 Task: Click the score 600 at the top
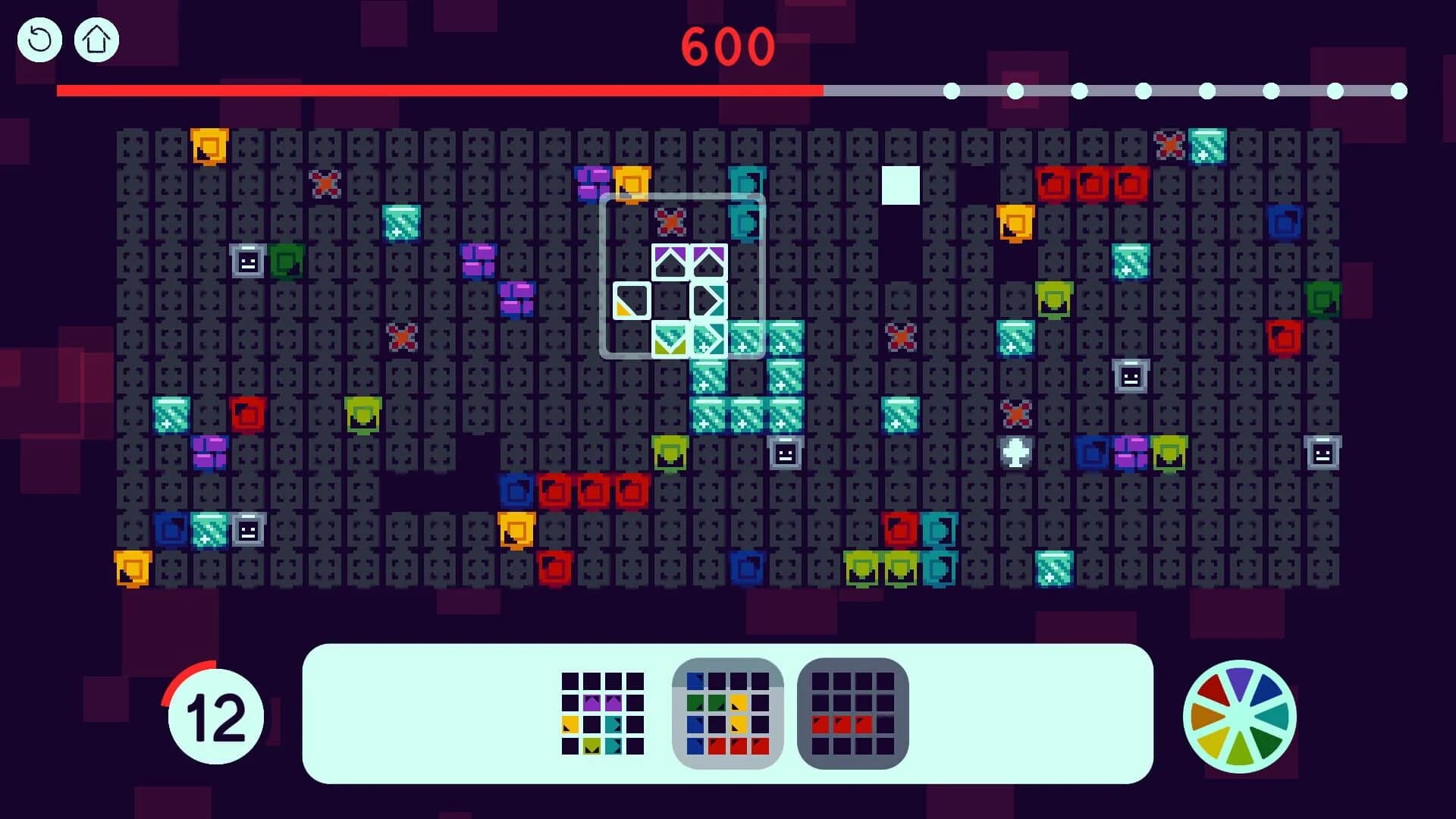[726, 47]
